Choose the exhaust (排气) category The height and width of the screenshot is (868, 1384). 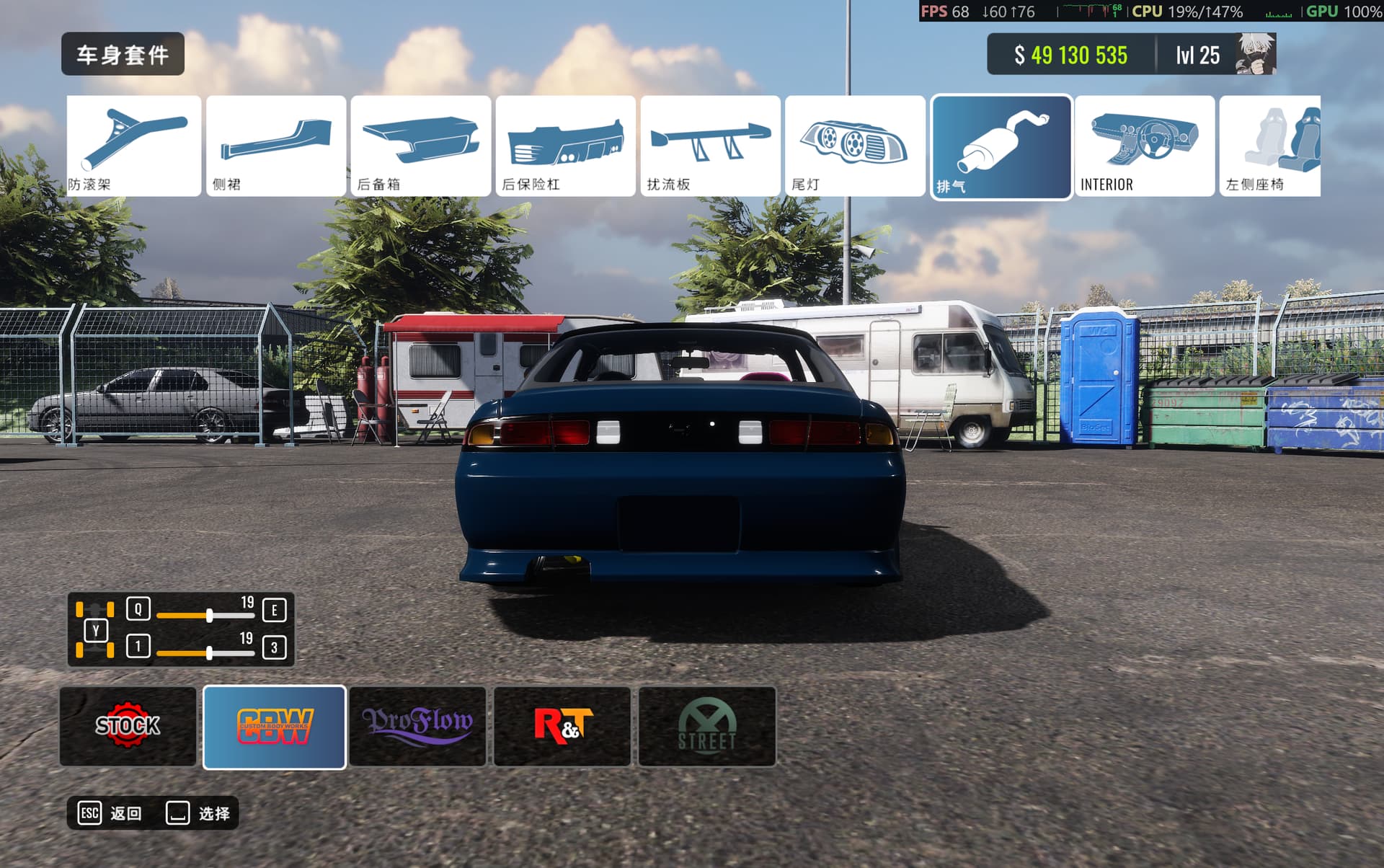click(1001, 147)
